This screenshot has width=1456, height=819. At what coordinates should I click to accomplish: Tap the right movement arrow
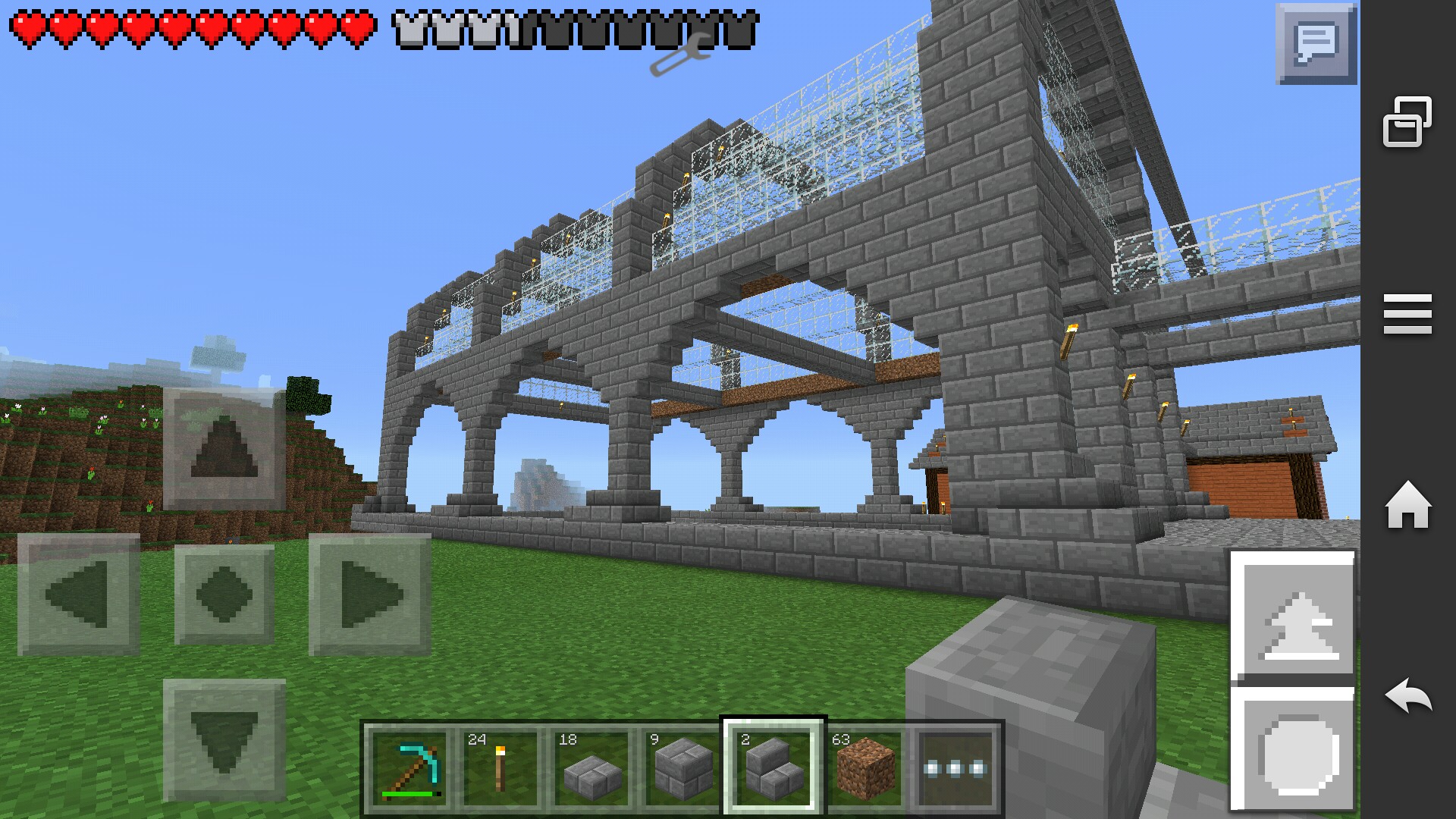click(370, 594)
